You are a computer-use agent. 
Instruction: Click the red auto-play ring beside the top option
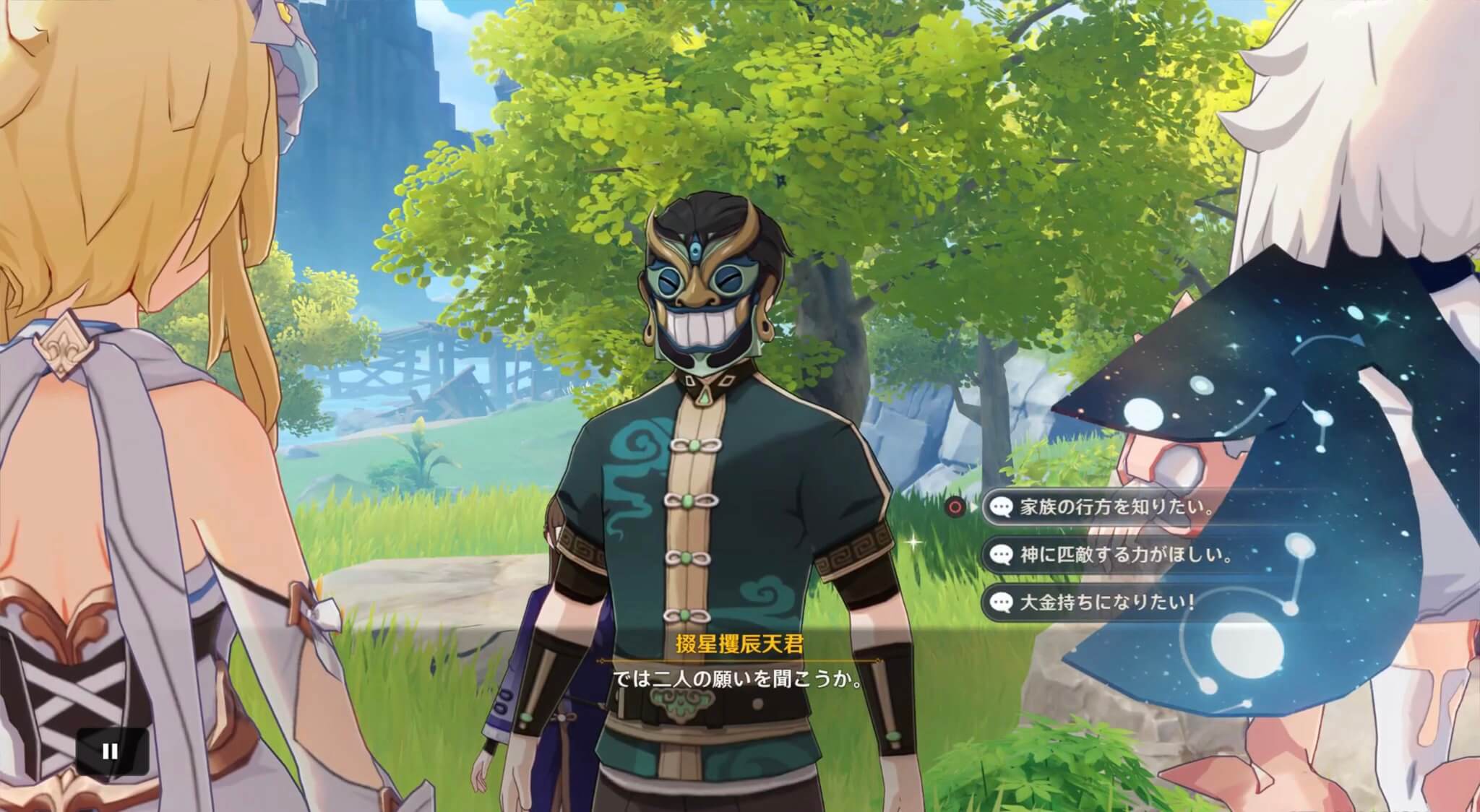(x=955, y=507)
